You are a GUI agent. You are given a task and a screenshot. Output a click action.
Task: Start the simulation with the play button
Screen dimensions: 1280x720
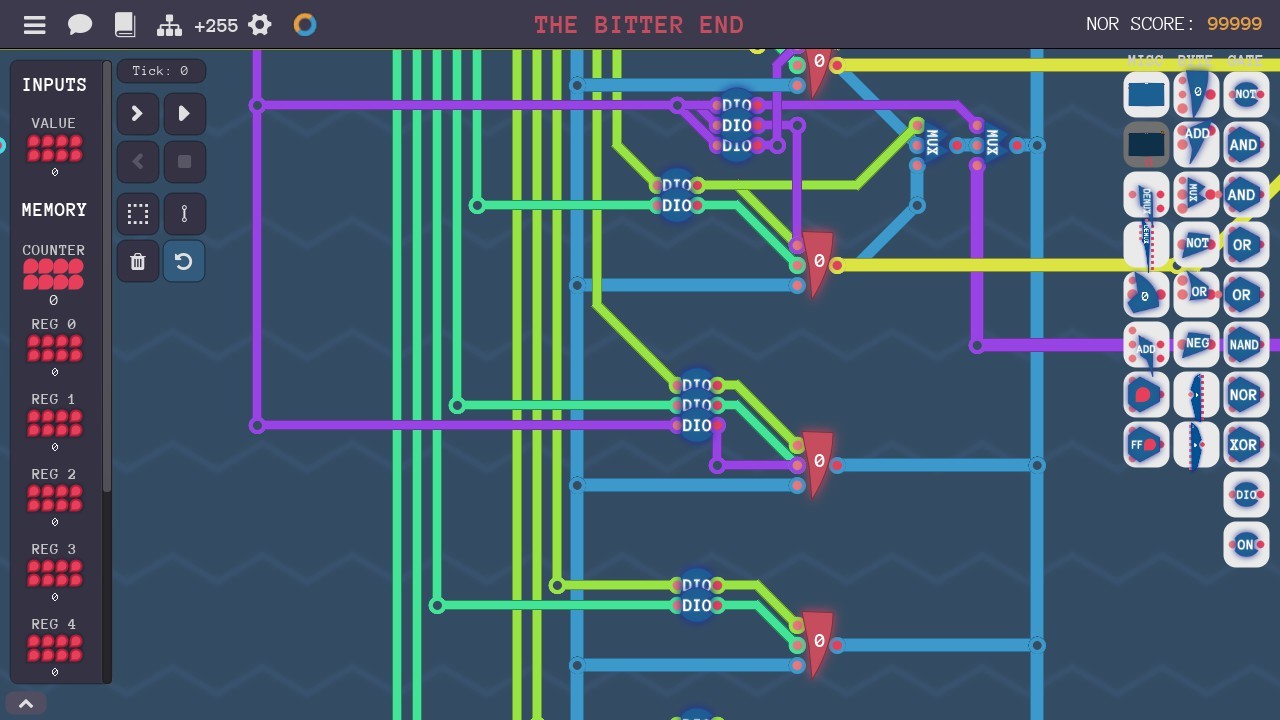pyautogui.click(x=184, y=113)
